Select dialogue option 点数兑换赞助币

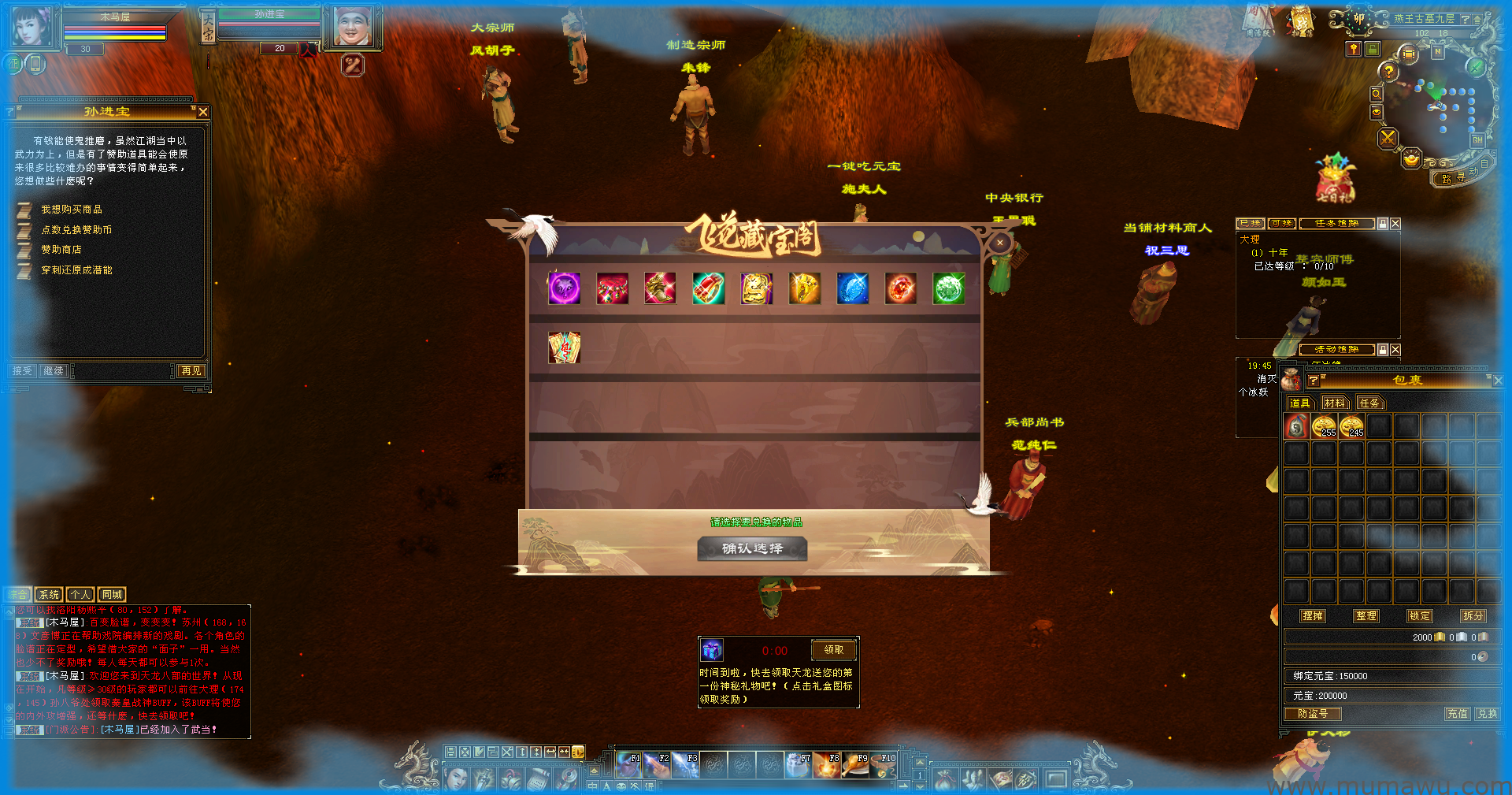(x=76, y=230)
